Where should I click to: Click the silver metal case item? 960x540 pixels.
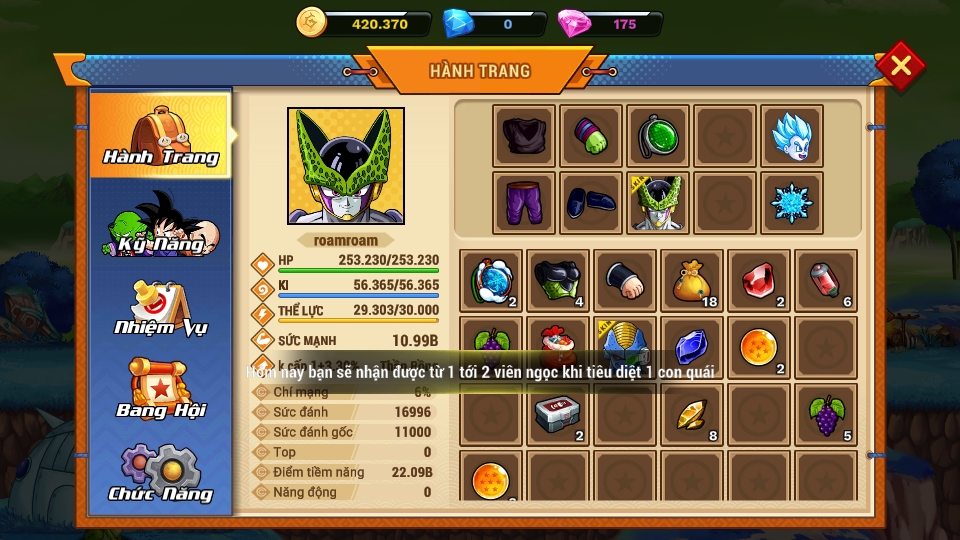click(x=558, y=415)
